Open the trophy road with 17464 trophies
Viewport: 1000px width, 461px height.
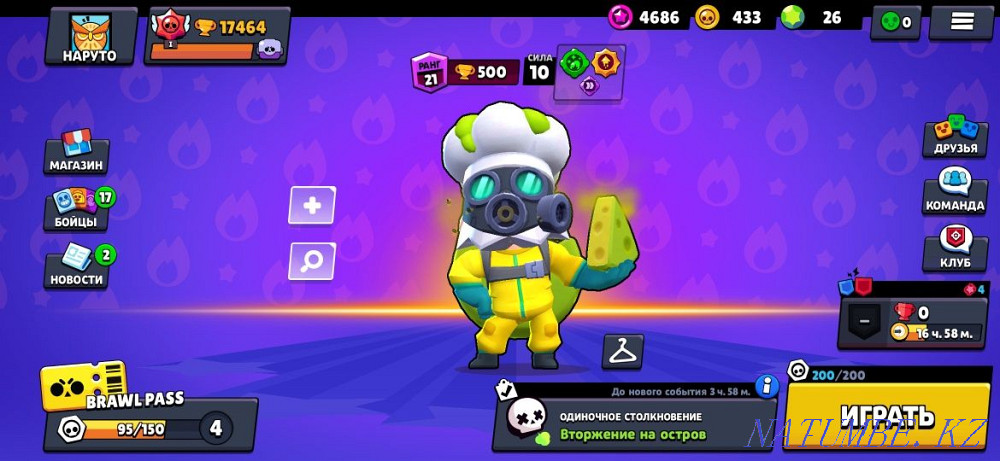(217, 35)
